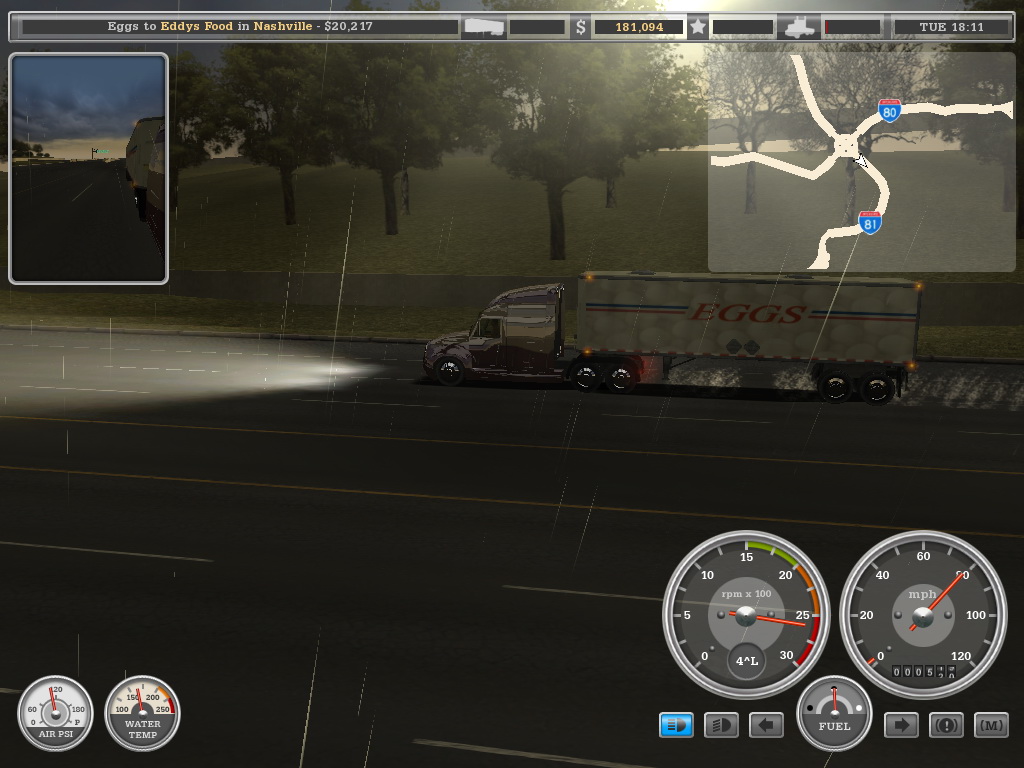
Task: Activate the right turn signal arrow
Action: [x=901, y=725]
